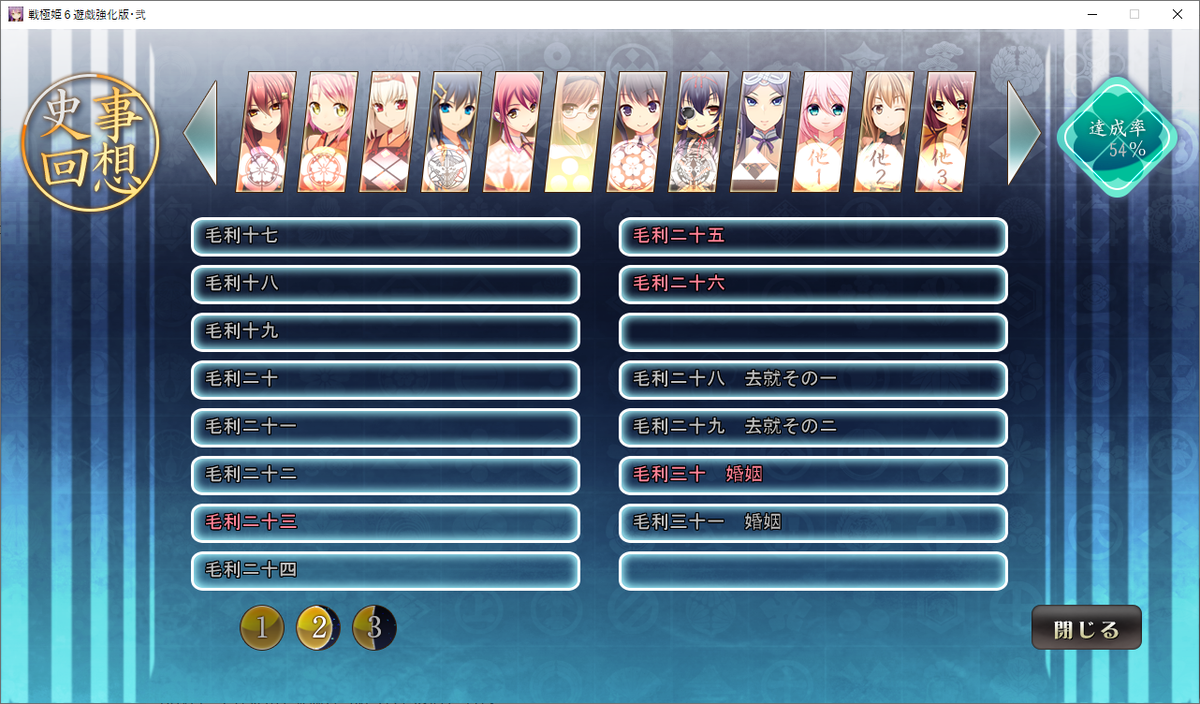Show previous characters with left arrow
1200x704 pixels.
(201, 133)
